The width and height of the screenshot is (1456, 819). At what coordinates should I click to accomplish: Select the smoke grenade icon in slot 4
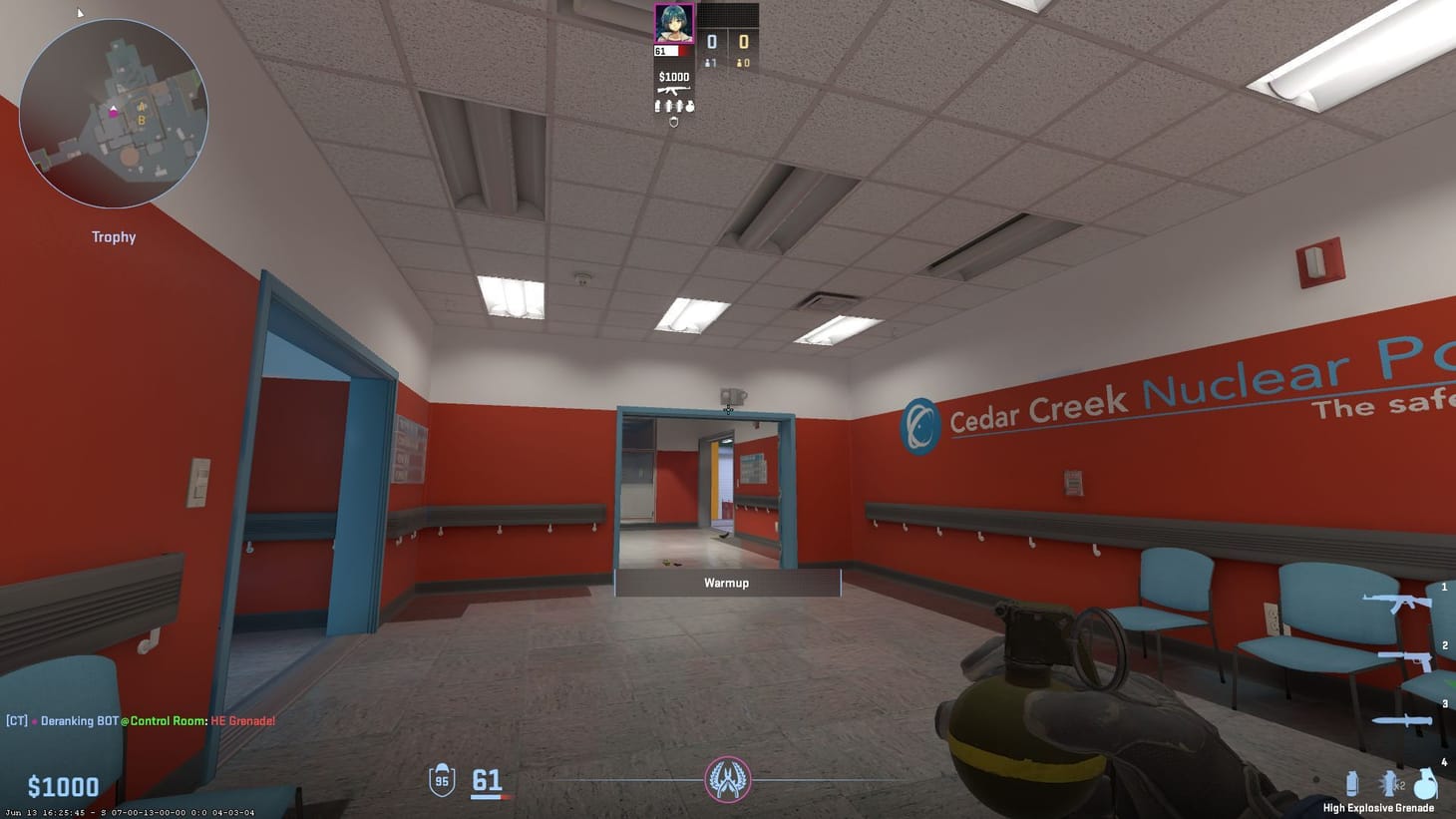pyautogui.click(x=1354, y=783)
